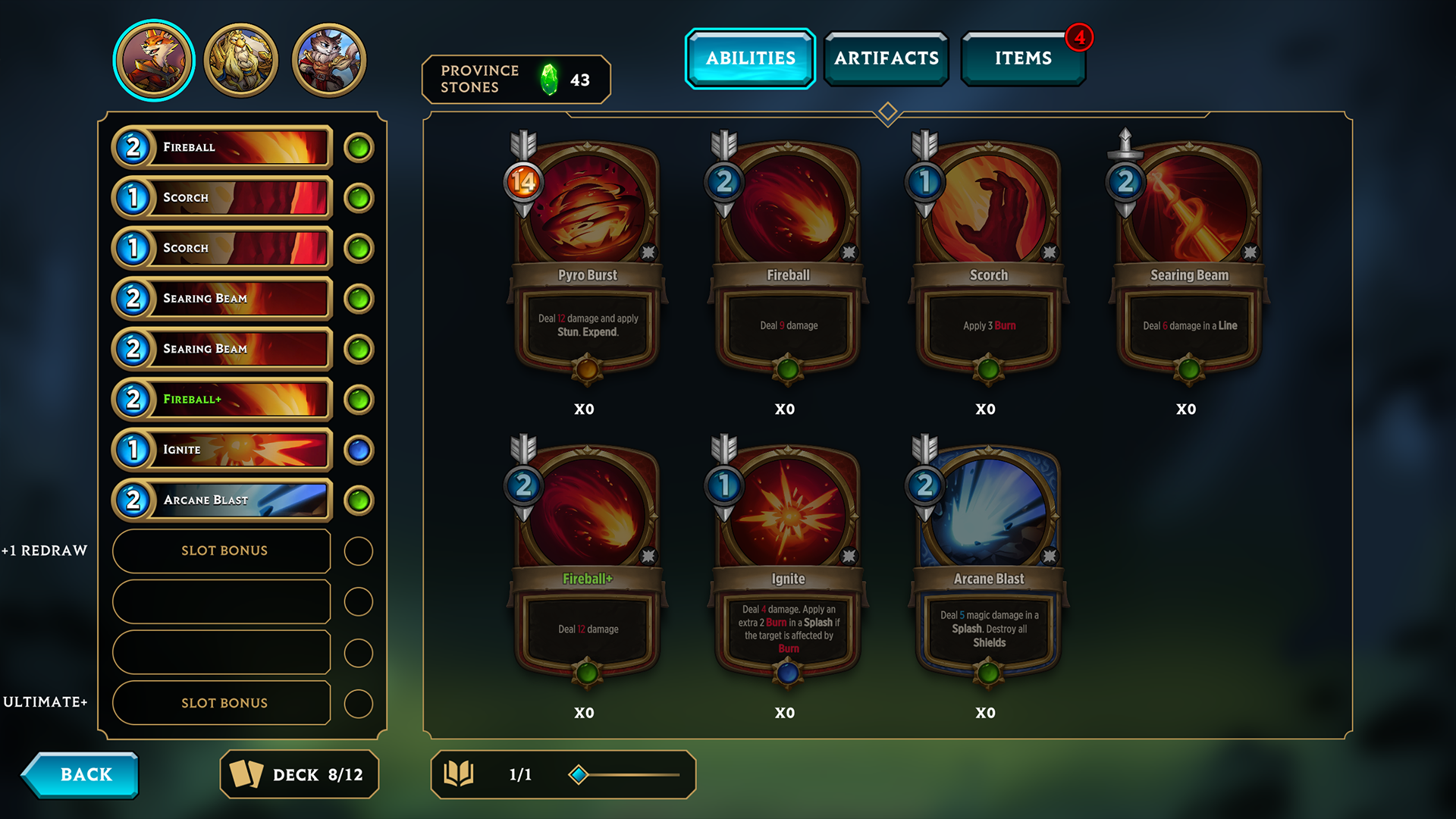This screenshot has height=819, width=1456.
Task: Toggle the blue orb next to the Ignite slot
Action: click(358, 450)
